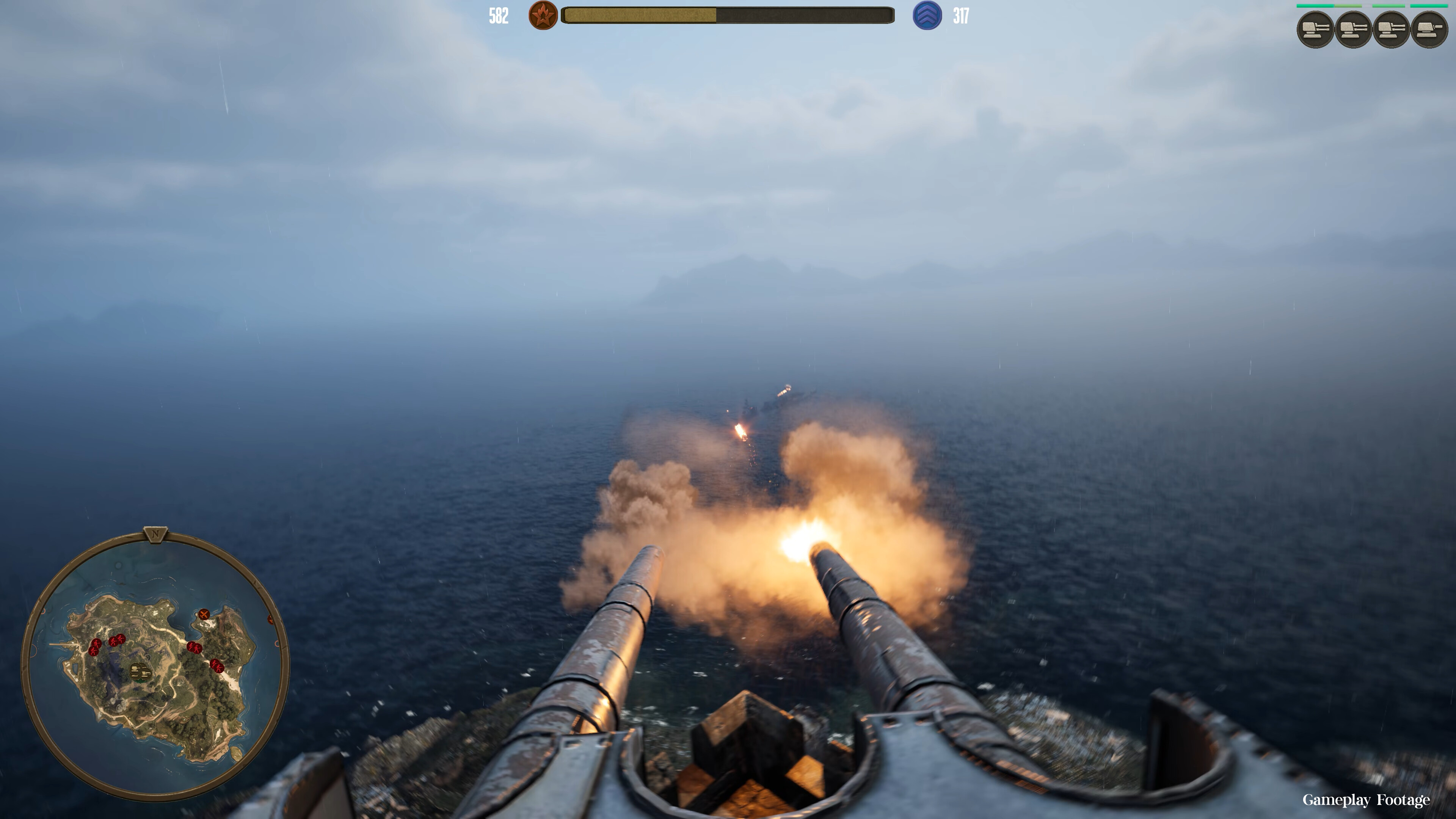
Task: Toggle the leftmost turret's green status bar
Action: click(x=1315, y=6)
